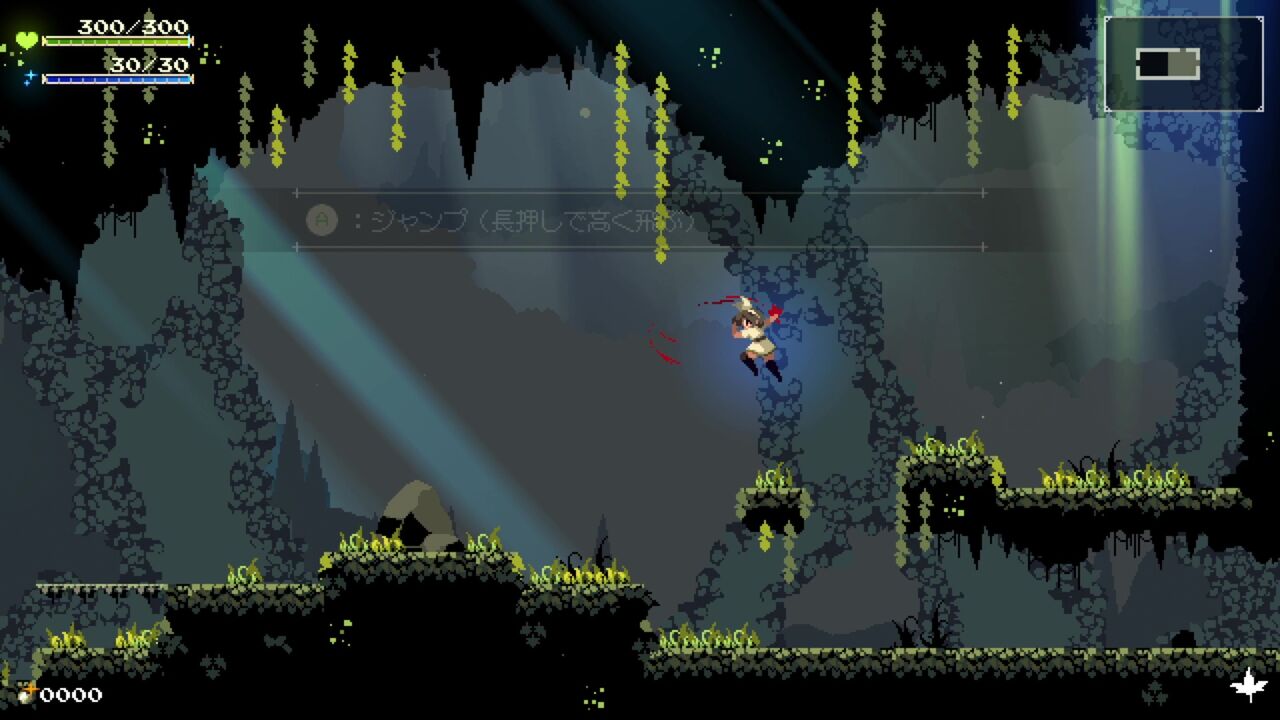Click the 30/30 magic readout
This screenshot has height=720, width=1280.
pos(148,63)
